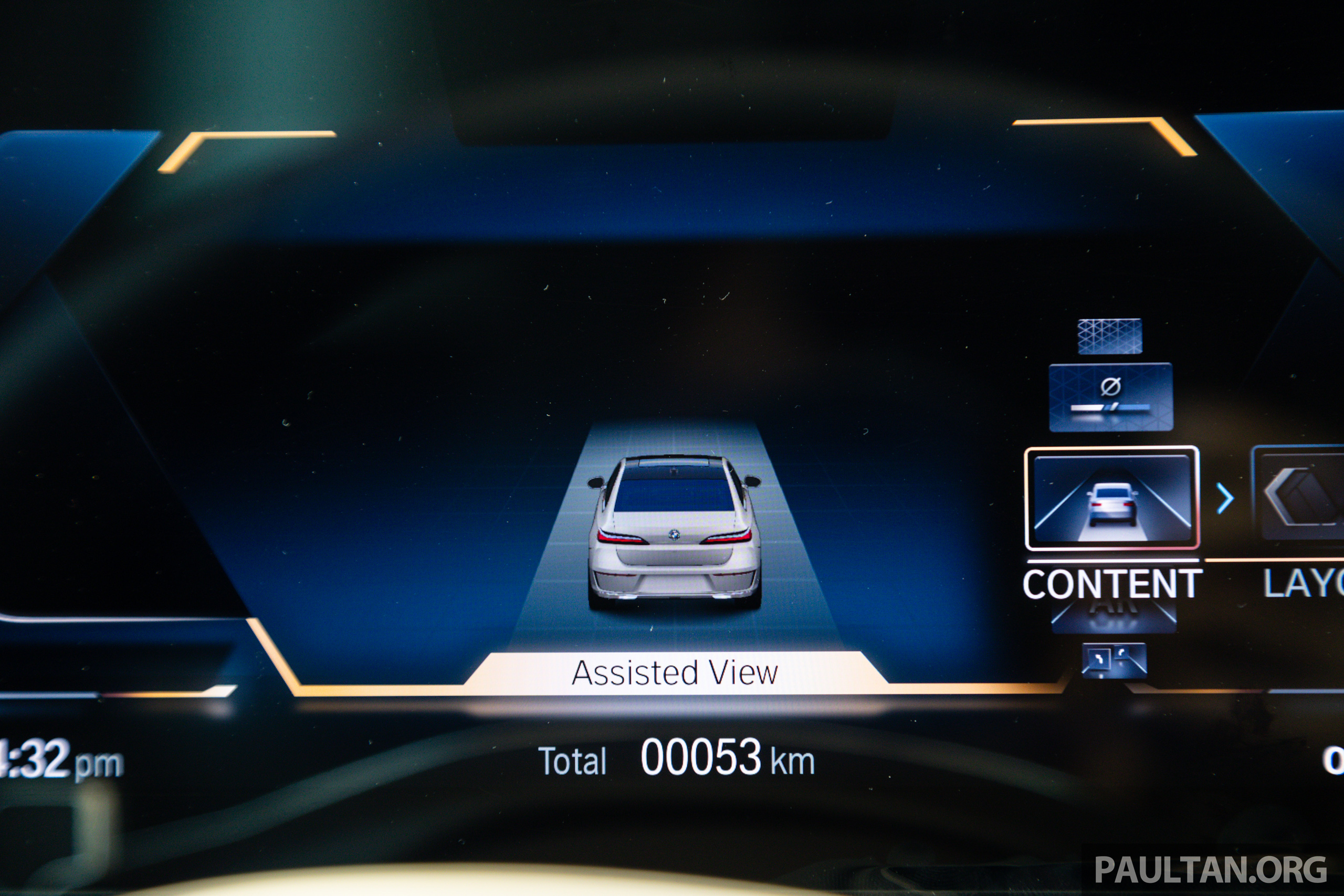This screenshot has height=896, width=1344.
Task: Select the average consumption (Ø) thumbnail
Action: tap(1111, 397)
